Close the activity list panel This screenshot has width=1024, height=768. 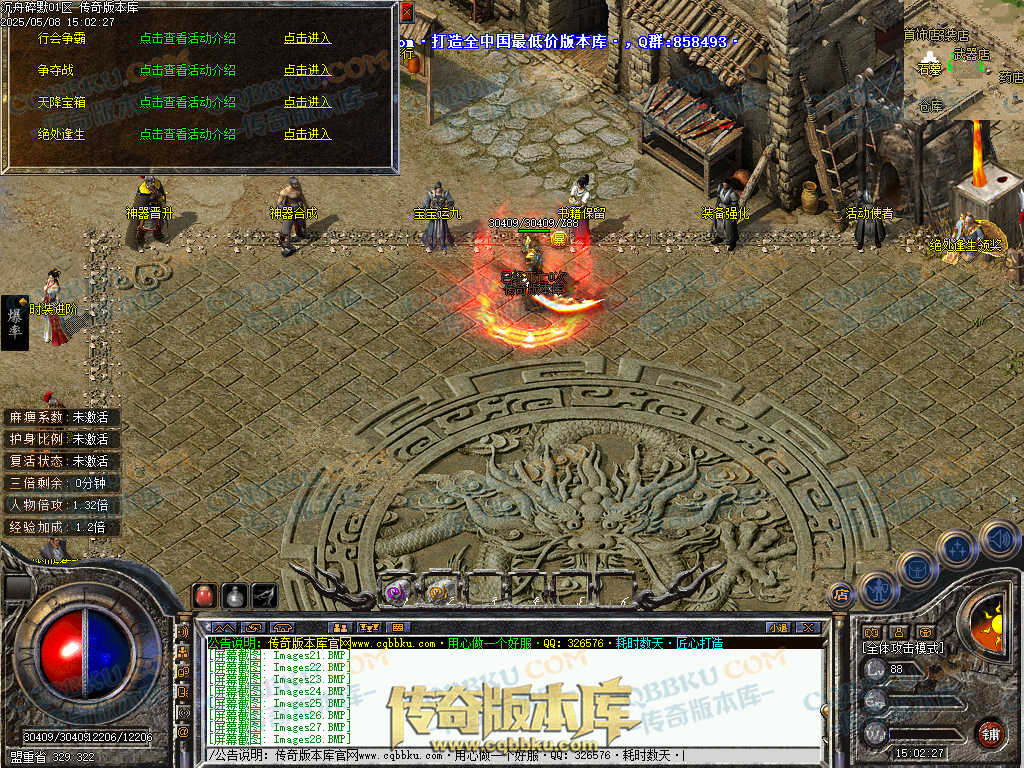pyautogui.click(x=406, y=12)
